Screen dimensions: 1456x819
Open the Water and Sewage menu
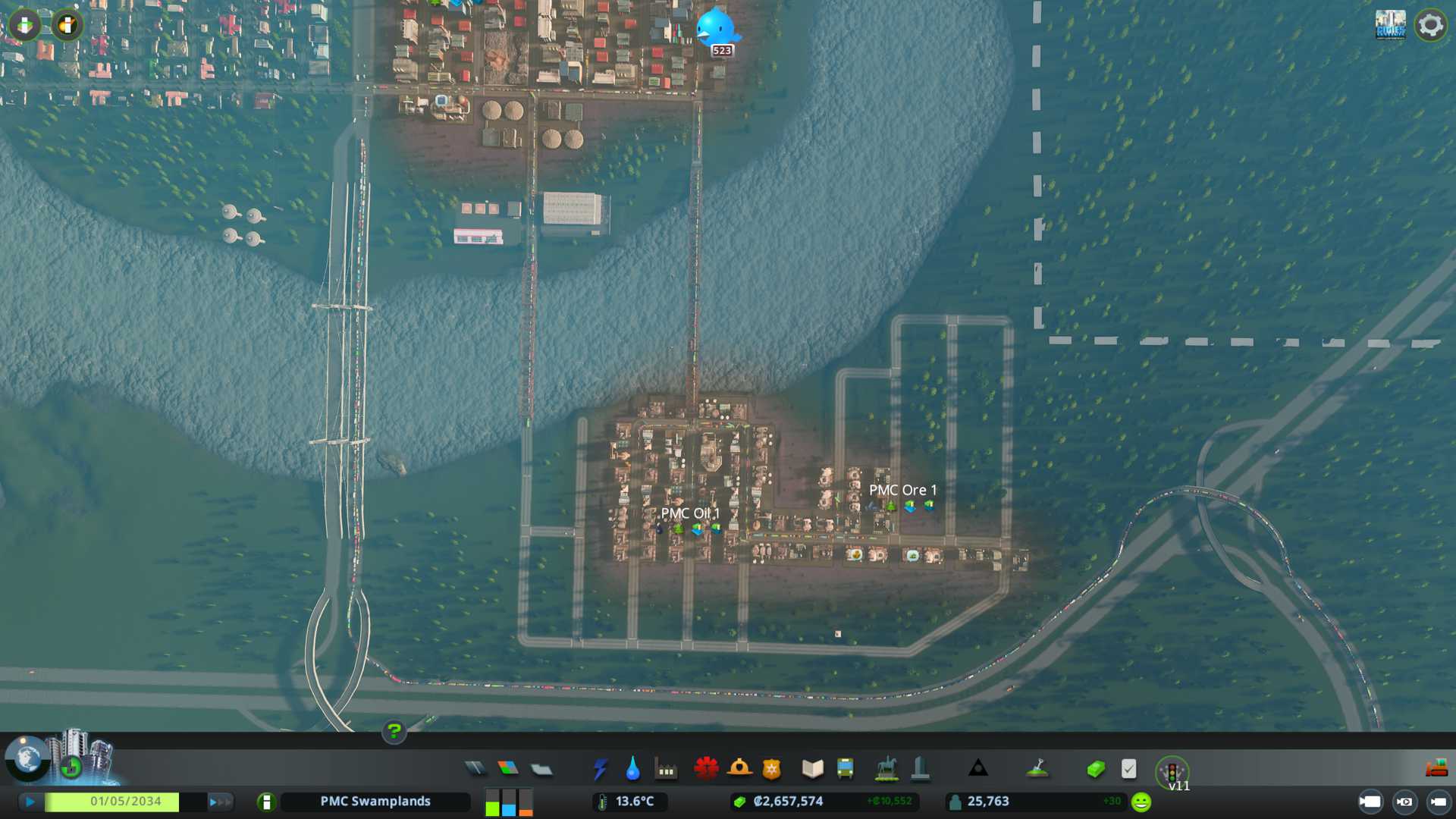click(x=632, y=769)
